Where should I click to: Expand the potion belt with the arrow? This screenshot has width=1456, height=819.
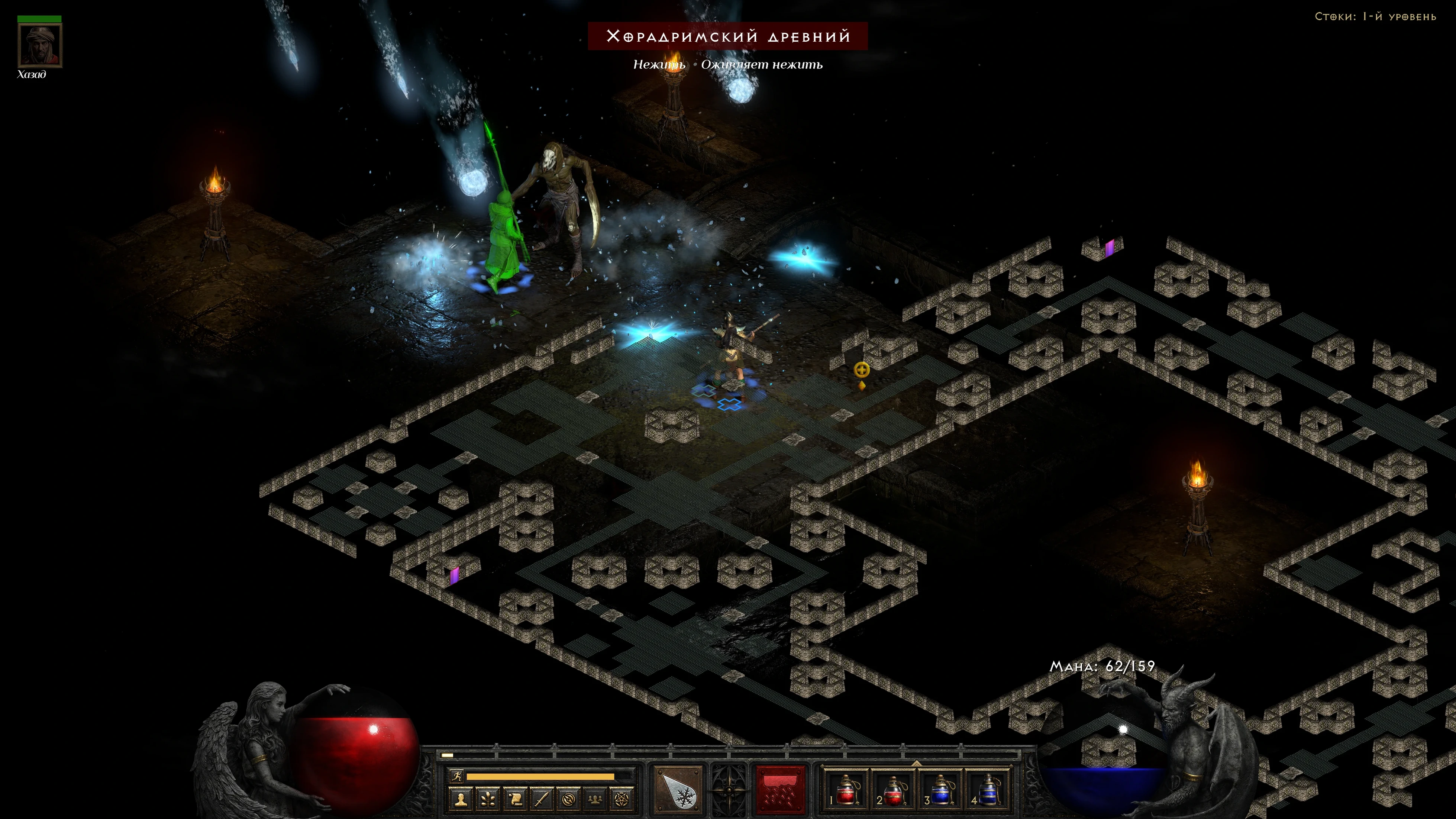[916, 763]
